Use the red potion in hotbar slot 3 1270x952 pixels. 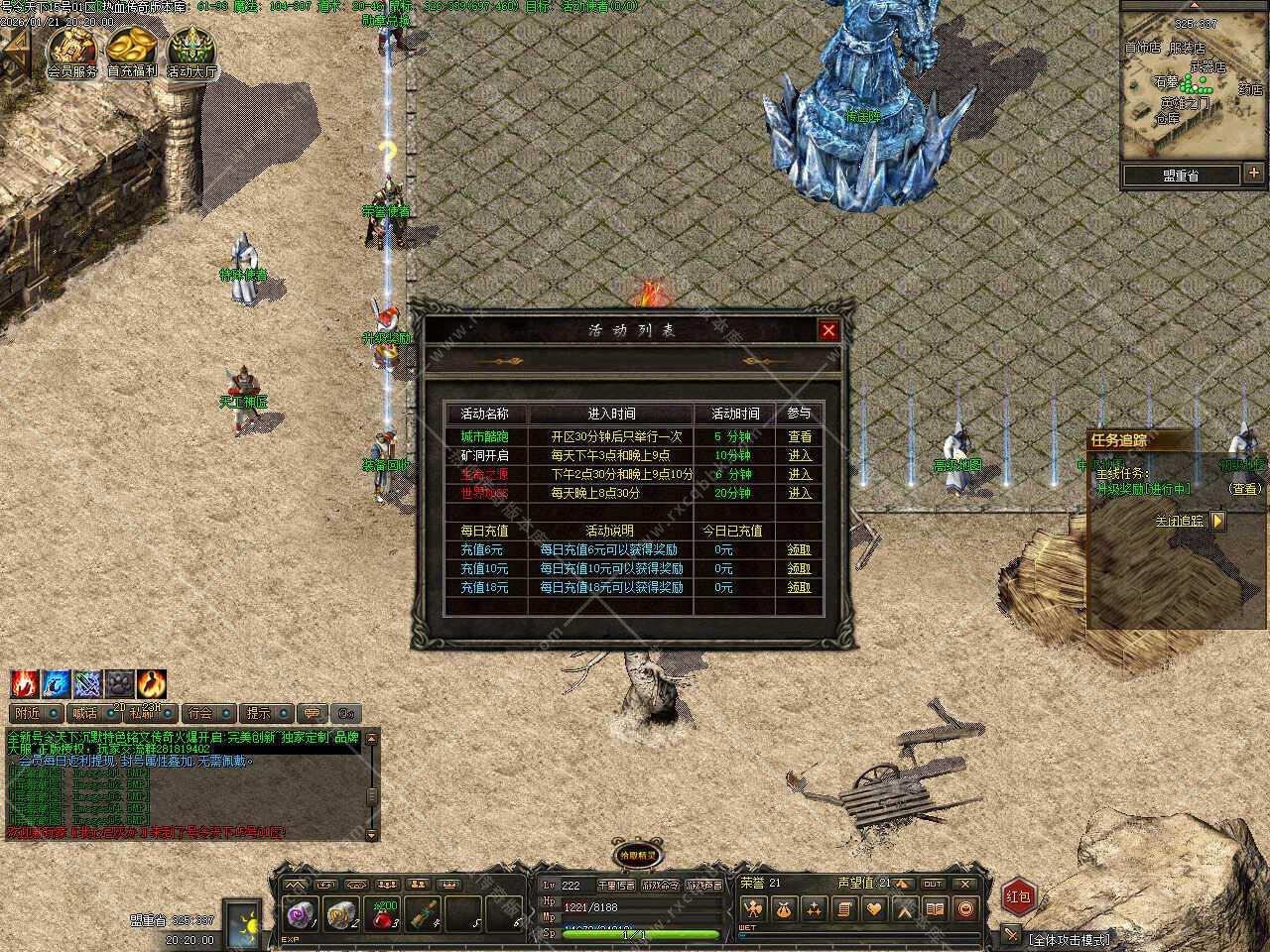pyautogui.click(x=386, y=914)
